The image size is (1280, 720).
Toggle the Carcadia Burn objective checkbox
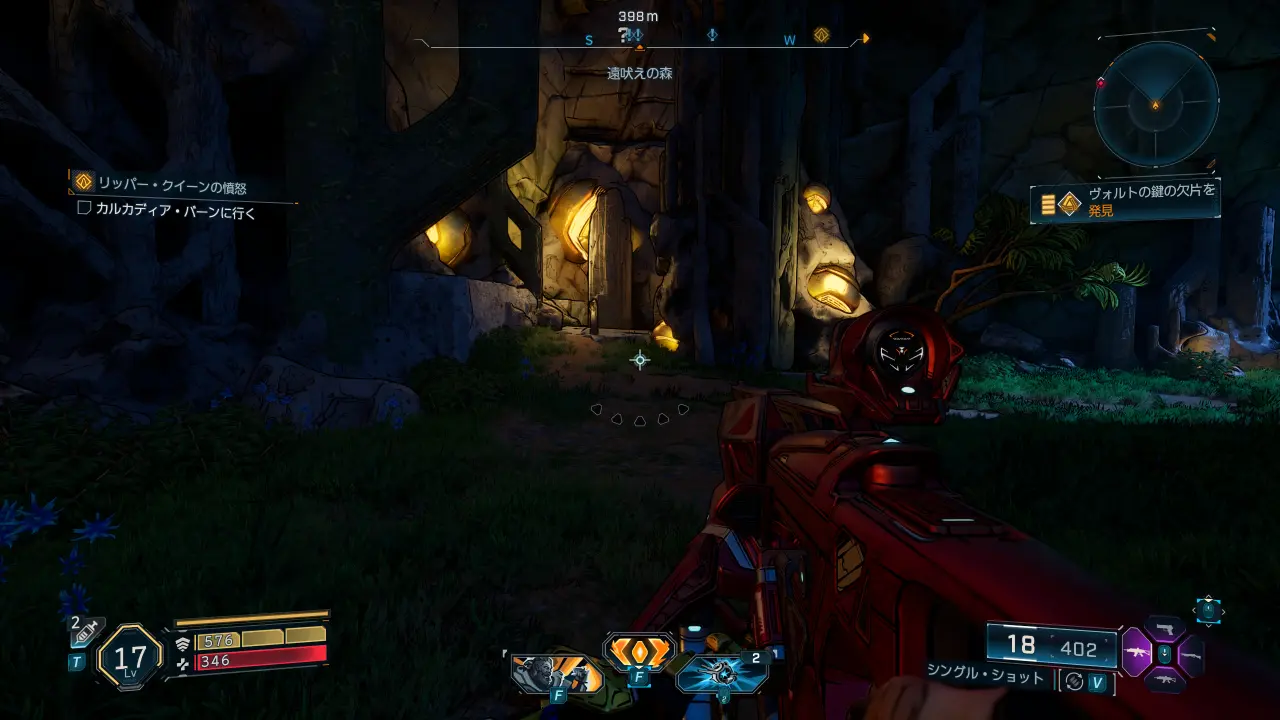click(85, 209)
